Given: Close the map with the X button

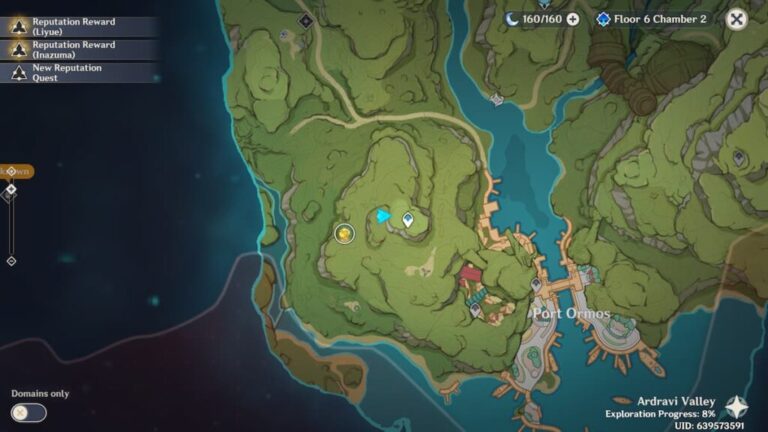Looking at the screenshot, I should (736, 19).
